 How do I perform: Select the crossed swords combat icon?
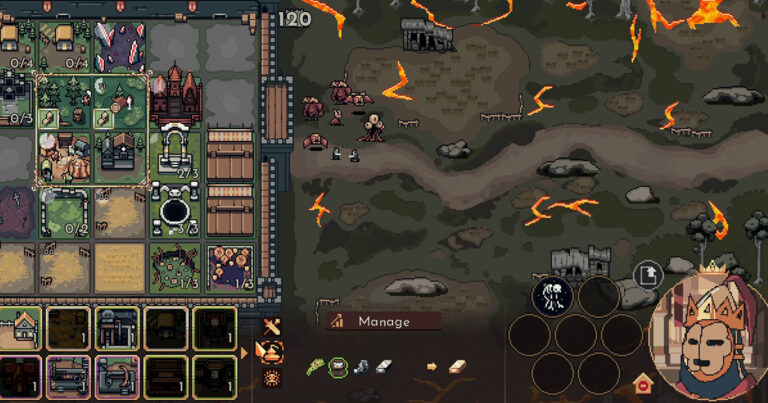[x=271, y=327]
